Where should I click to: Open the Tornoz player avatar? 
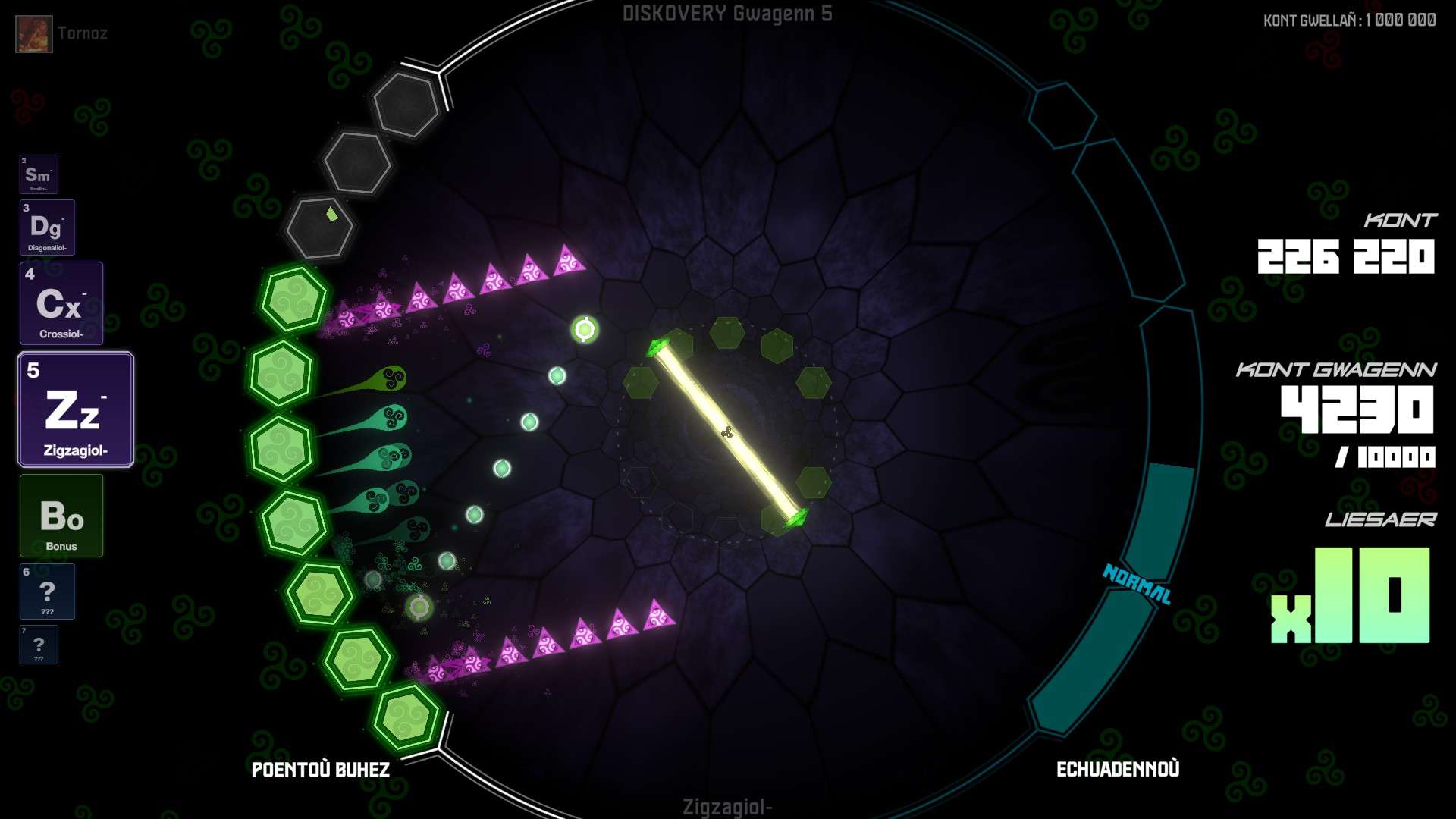coord(34,34)
